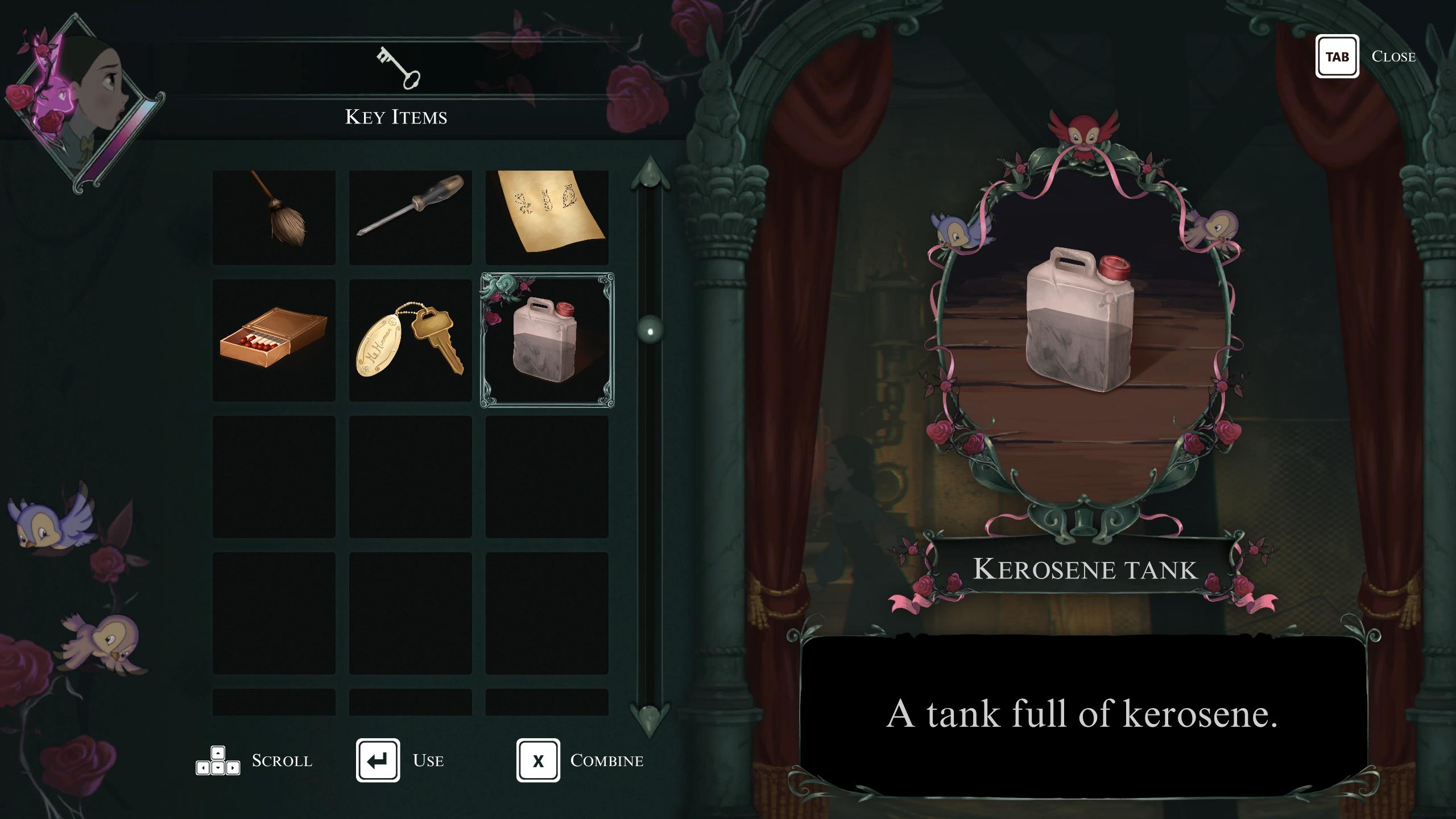
Task: Open the Key Items category header
Action: point(396,85)
